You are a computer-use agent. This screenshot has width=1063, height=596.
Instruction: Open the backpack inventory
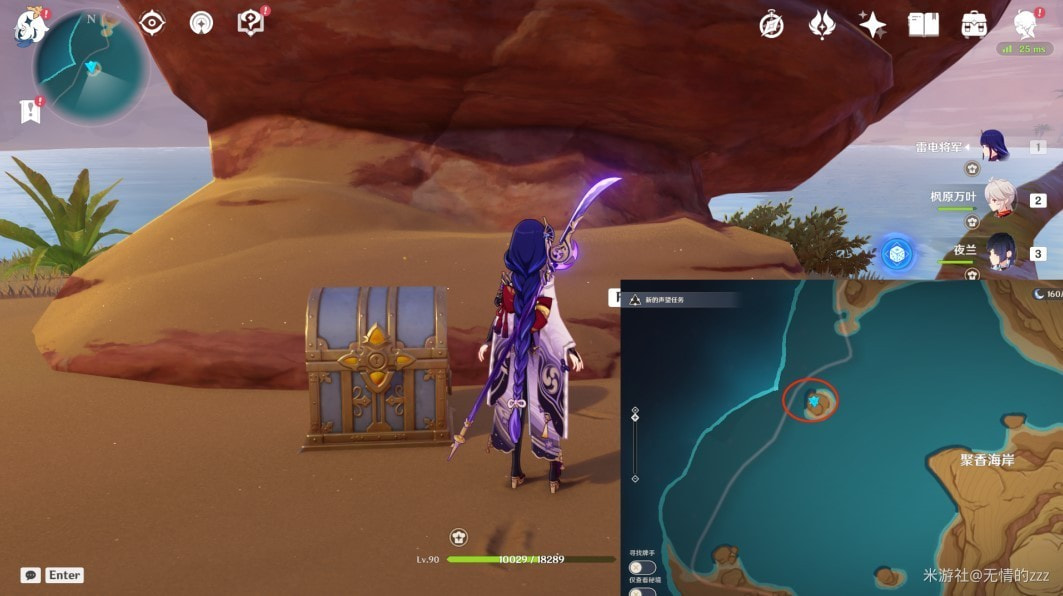(974, 25)
